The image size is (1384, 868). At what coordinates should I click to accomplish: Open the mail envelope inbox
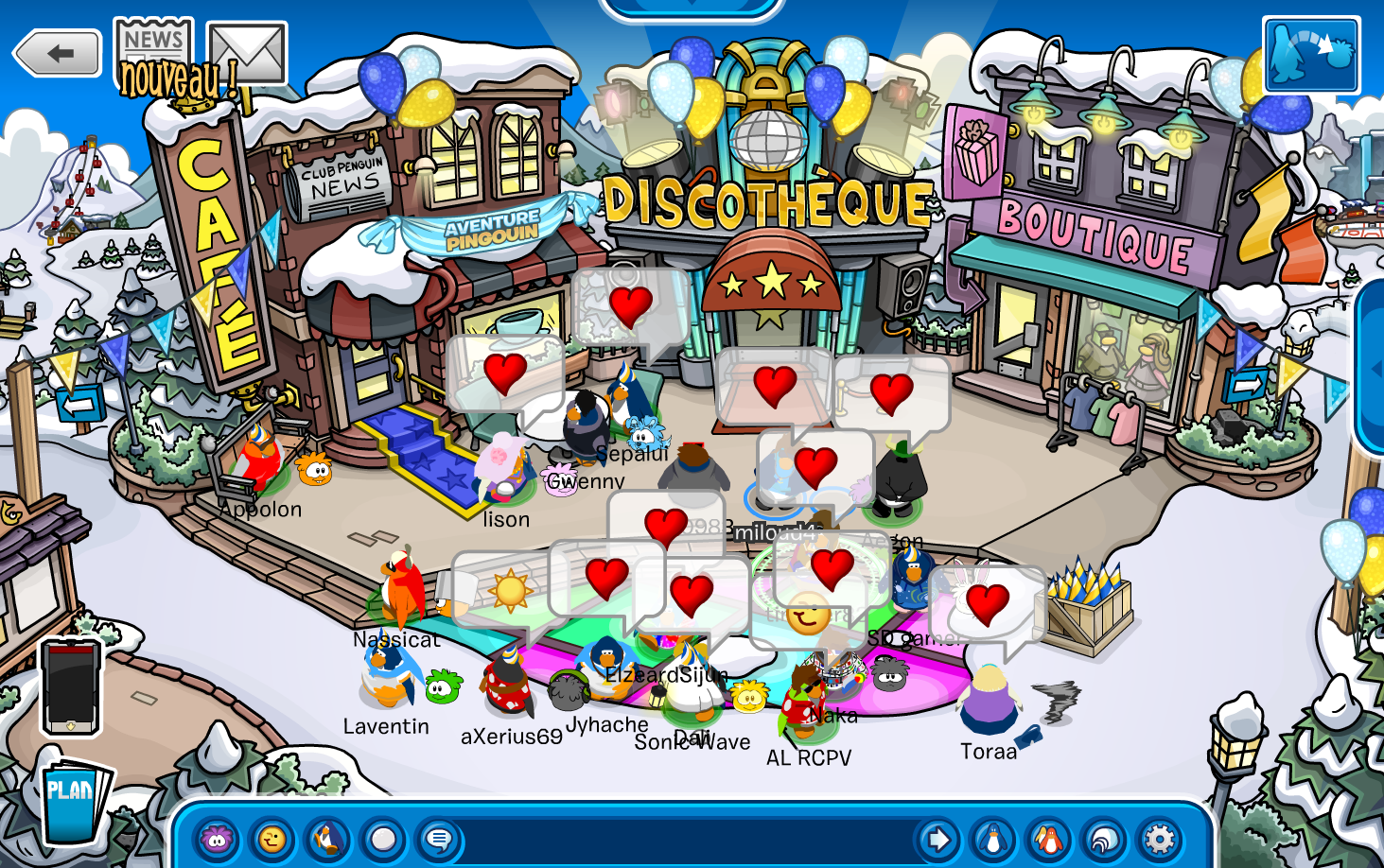point(246,53)
